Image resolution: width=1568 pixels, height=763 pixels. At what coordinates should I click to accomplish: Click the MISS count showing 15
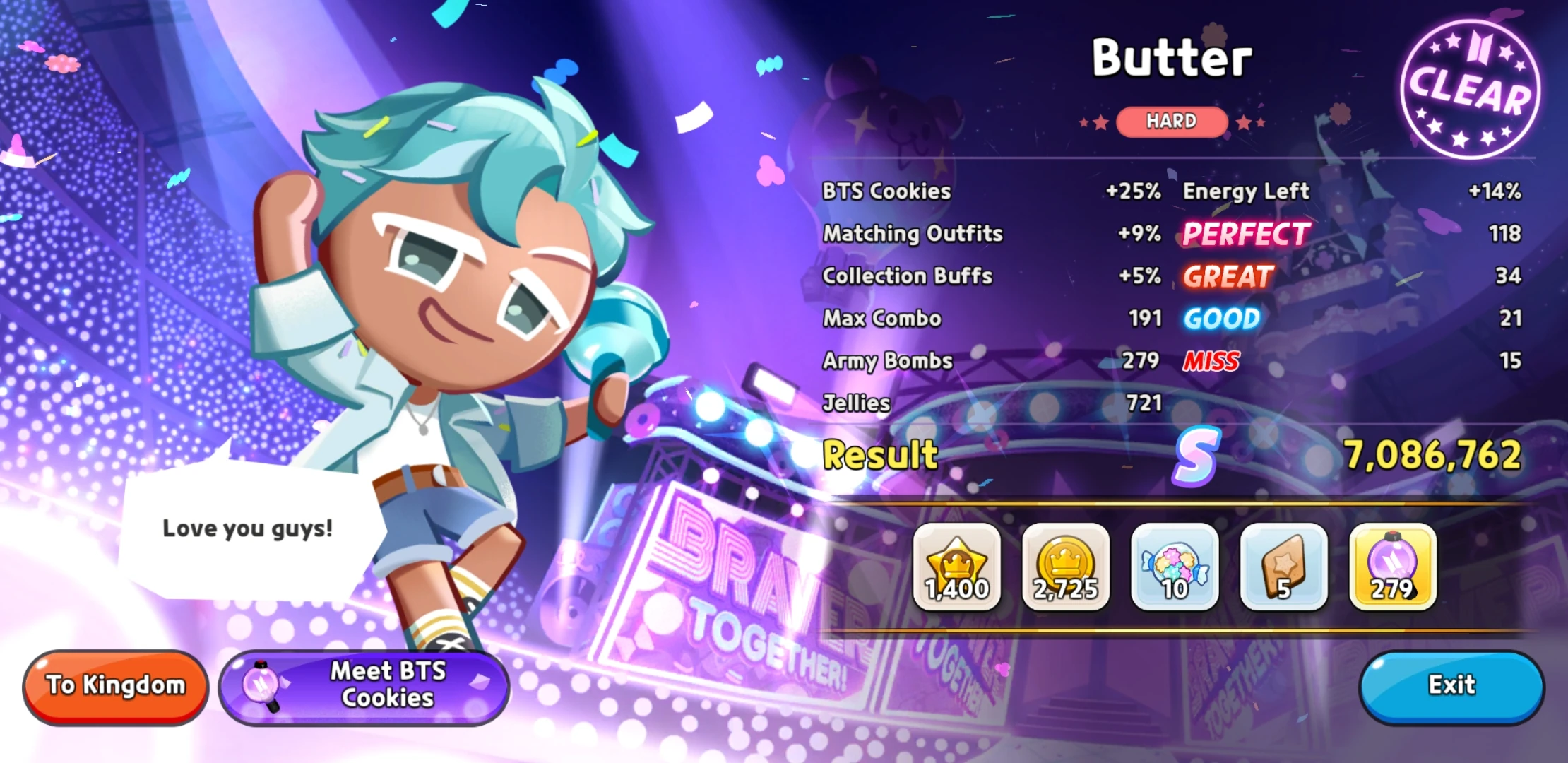[1509, 360]
